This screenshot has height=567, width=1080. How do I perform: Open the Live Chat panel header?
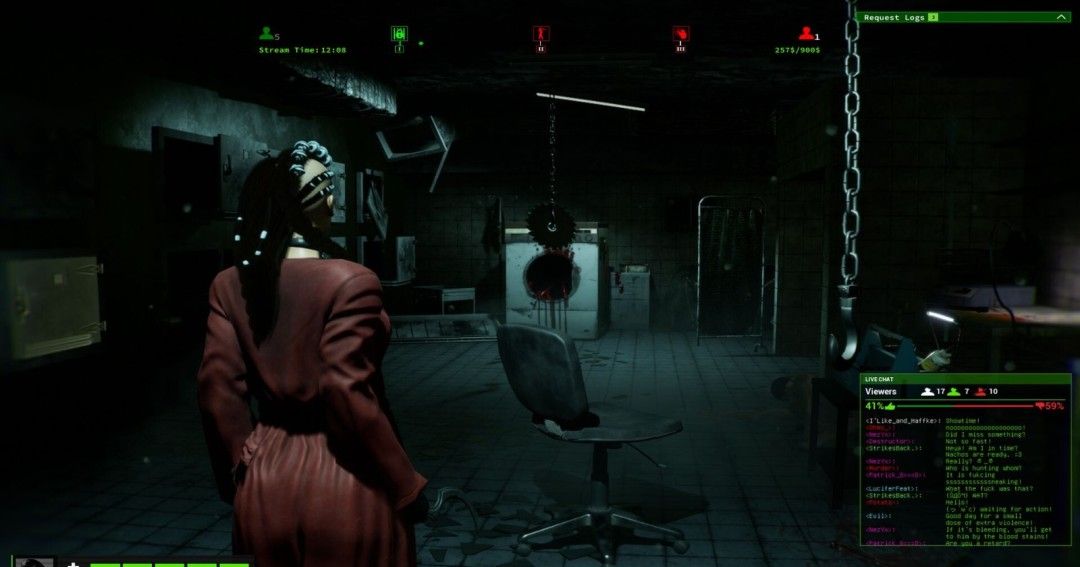pyautogui.click(x=965, y=379)
